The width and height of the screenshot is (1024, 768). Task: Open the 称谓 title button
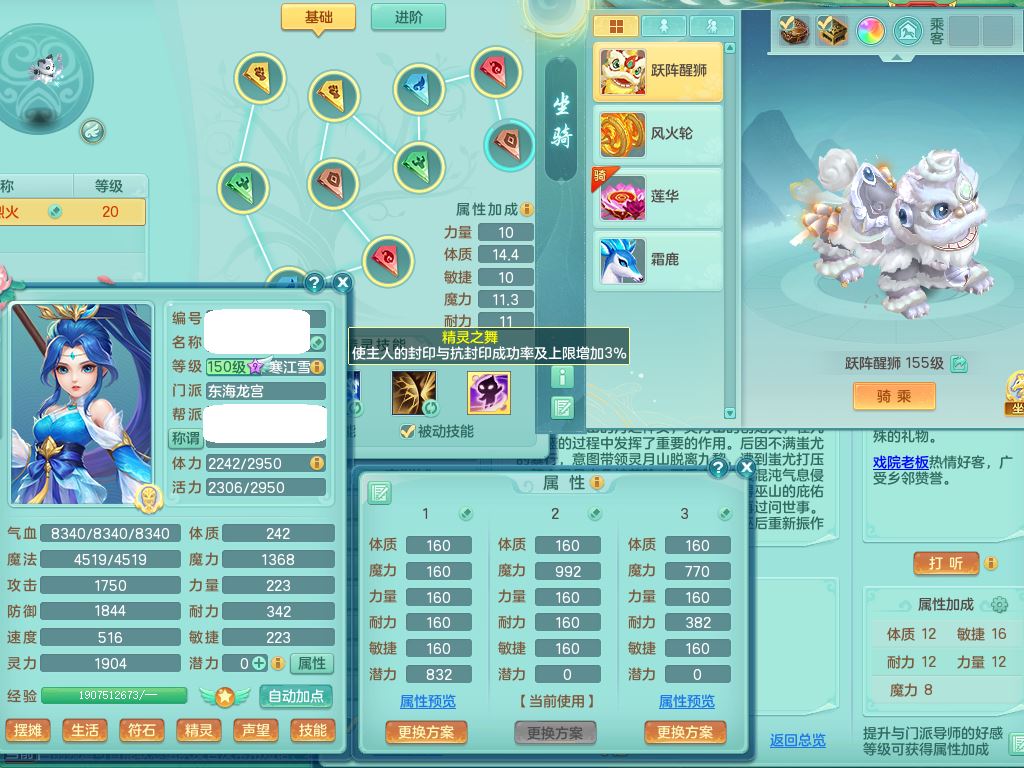(x=186, y=438)
